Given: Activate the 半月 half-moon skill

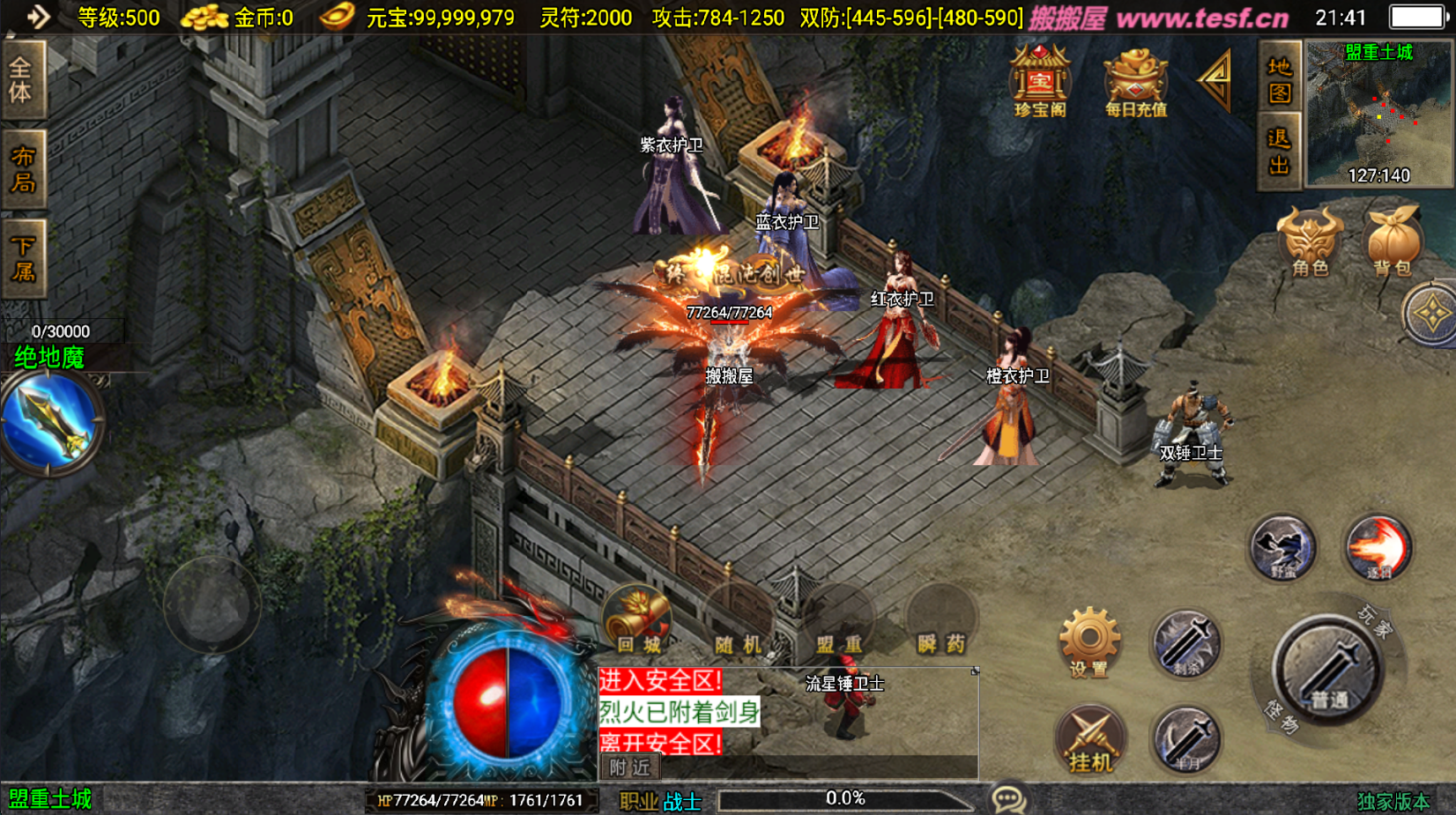Looking at the screenshot, I should pos(1186,740).
